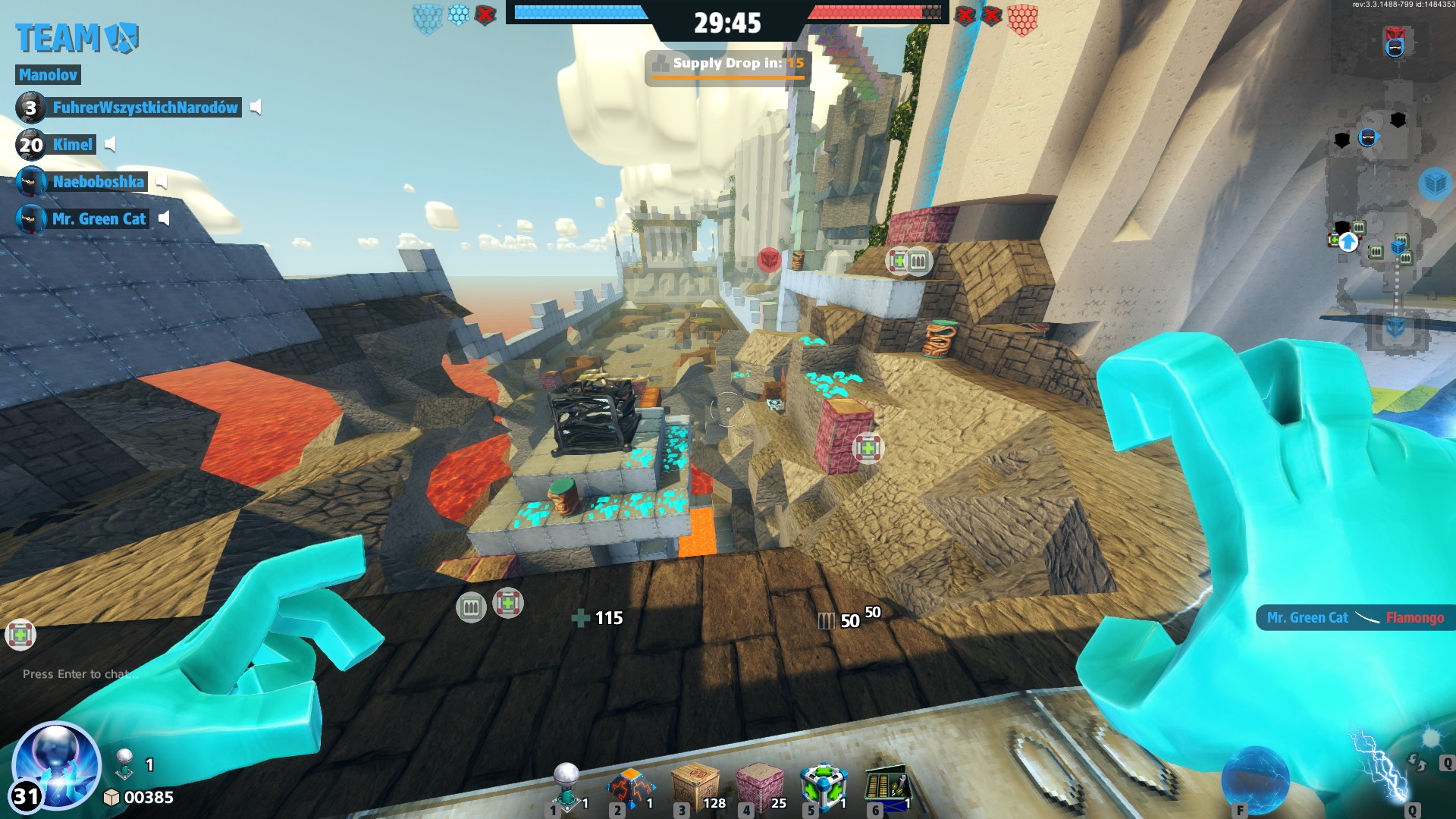Click the ammo magazine icon beside 50
The height and width of the screenshot is (819, 1456).
tap(826, 621)
